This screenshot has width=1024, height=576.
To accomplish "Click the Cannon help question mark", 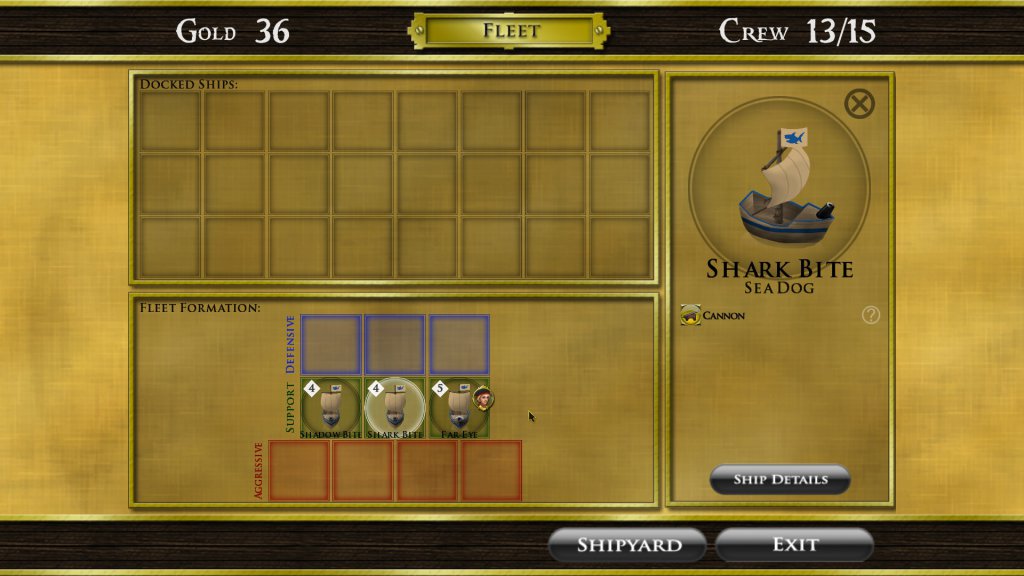I will click(871, 316).
